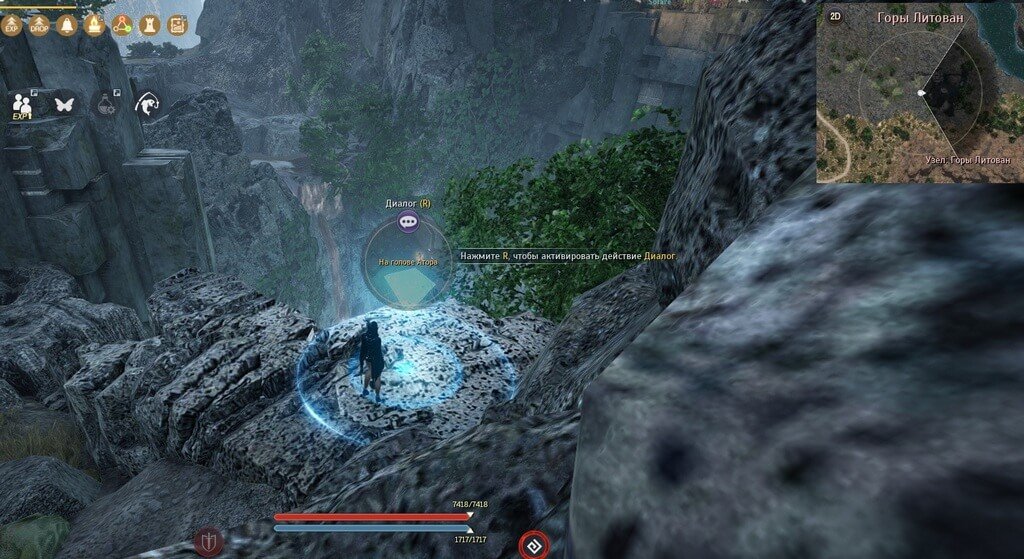Viewport: 1024px width, 559px height.
Task: Open the picture gallery icon
Action: [178, 24]
